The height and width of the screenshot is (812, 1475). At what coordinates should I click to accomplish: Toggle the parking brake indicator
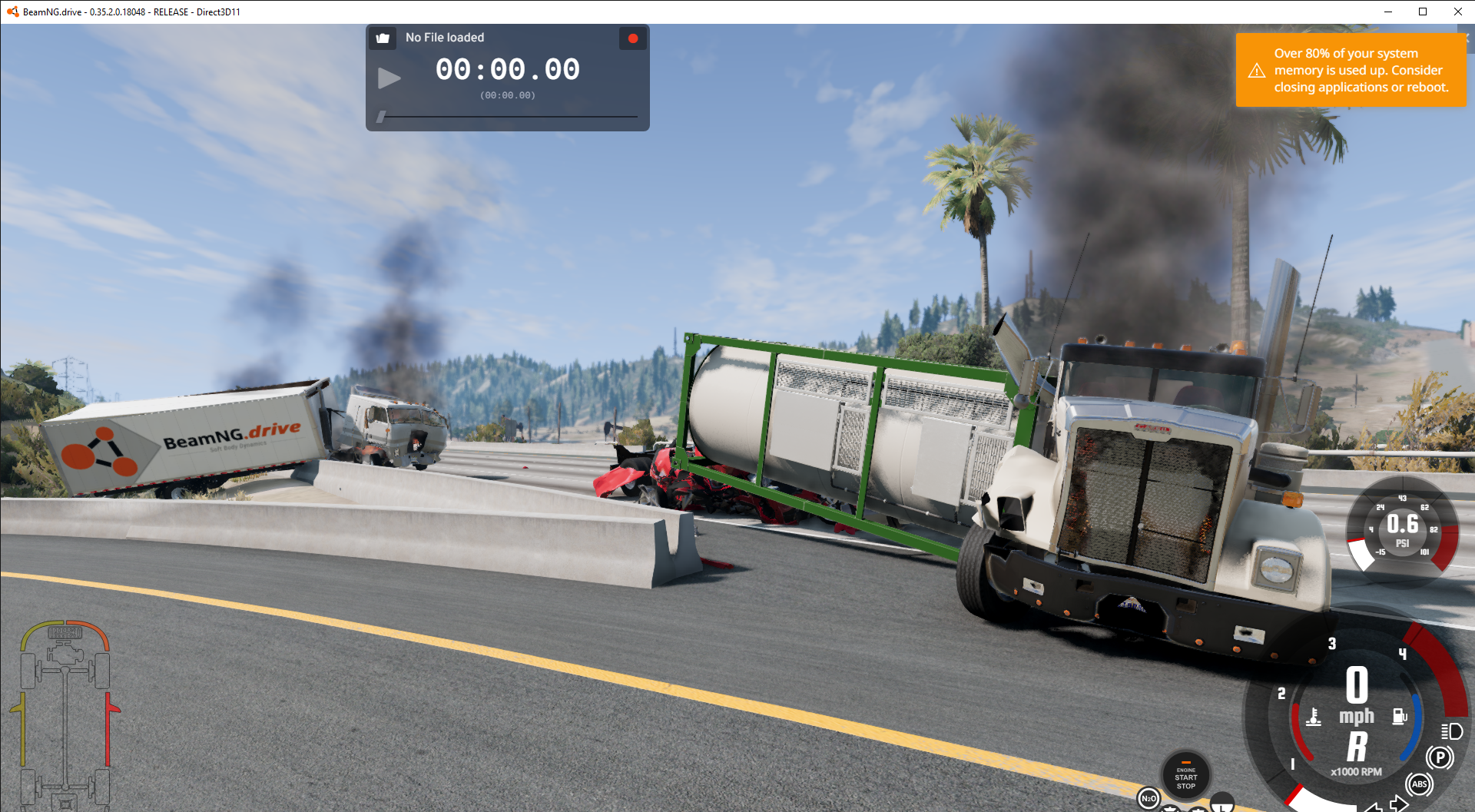click(1440, 757)
